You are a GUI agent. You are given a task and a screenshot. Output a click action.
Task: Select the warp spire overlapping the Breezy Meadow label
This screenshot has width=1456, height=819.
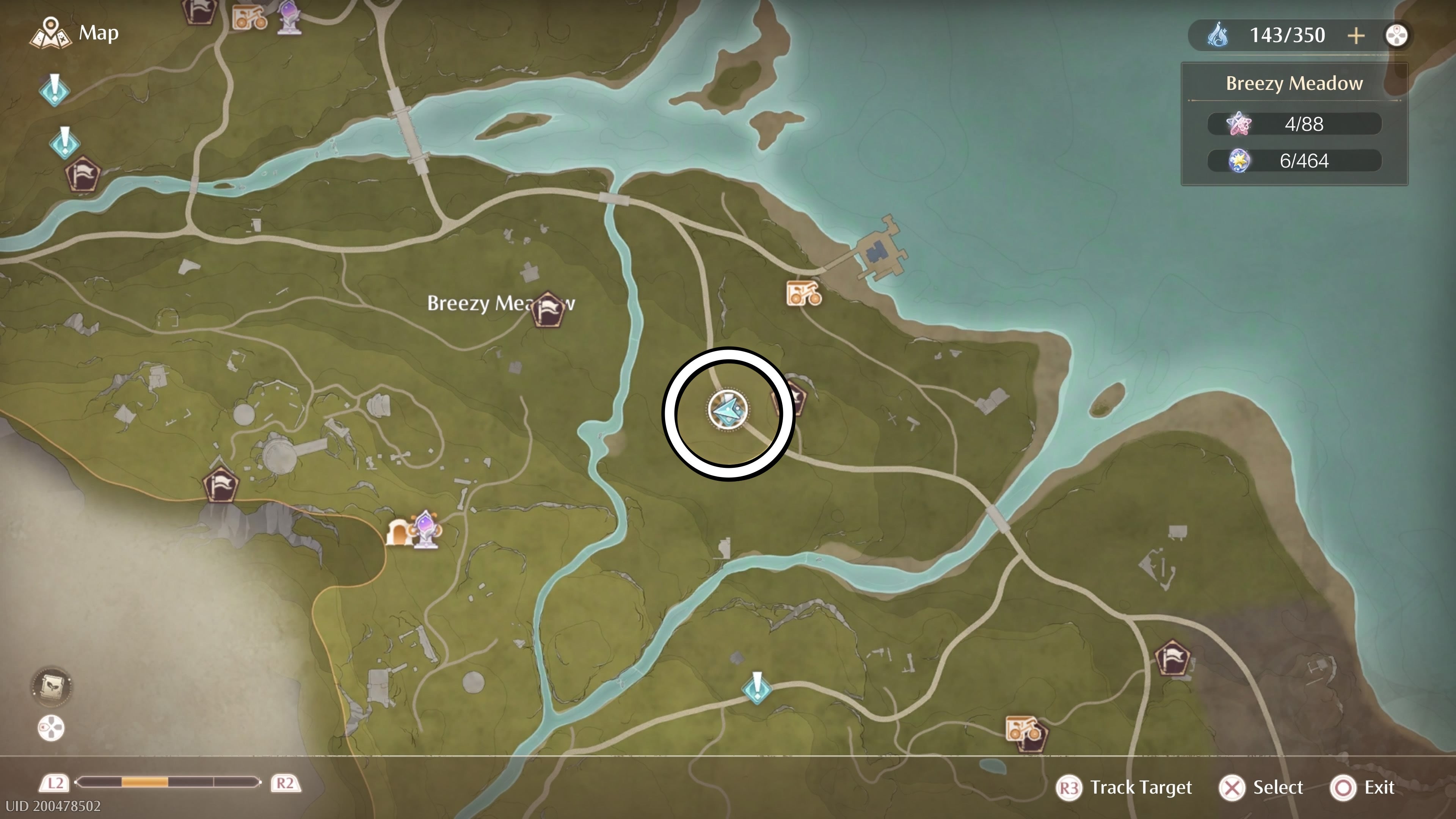coord(548,309)
